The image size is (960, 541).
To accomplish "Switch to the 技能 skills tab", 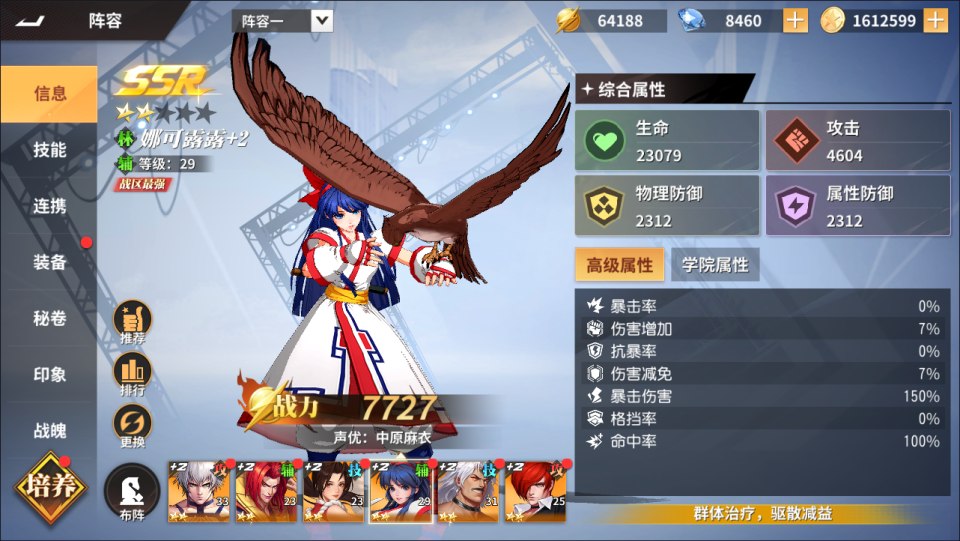I will [x=49, y=150].
